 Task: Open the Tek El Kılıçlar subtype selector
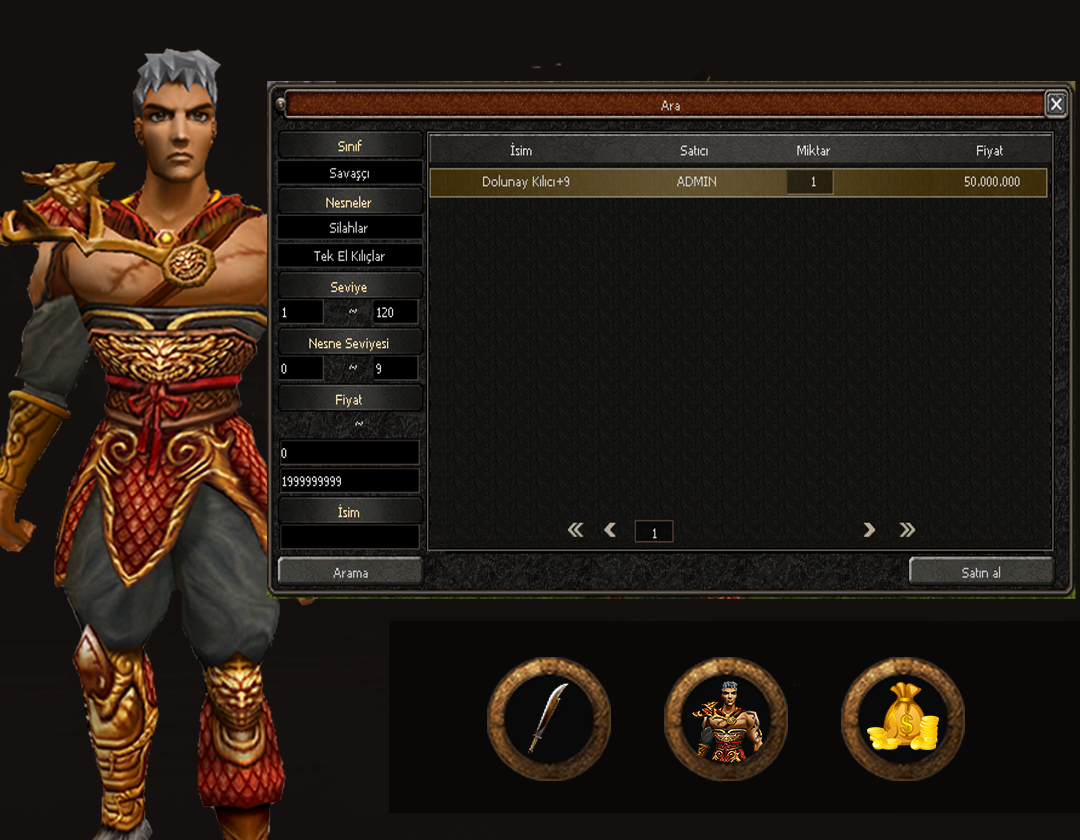[350, 256]
